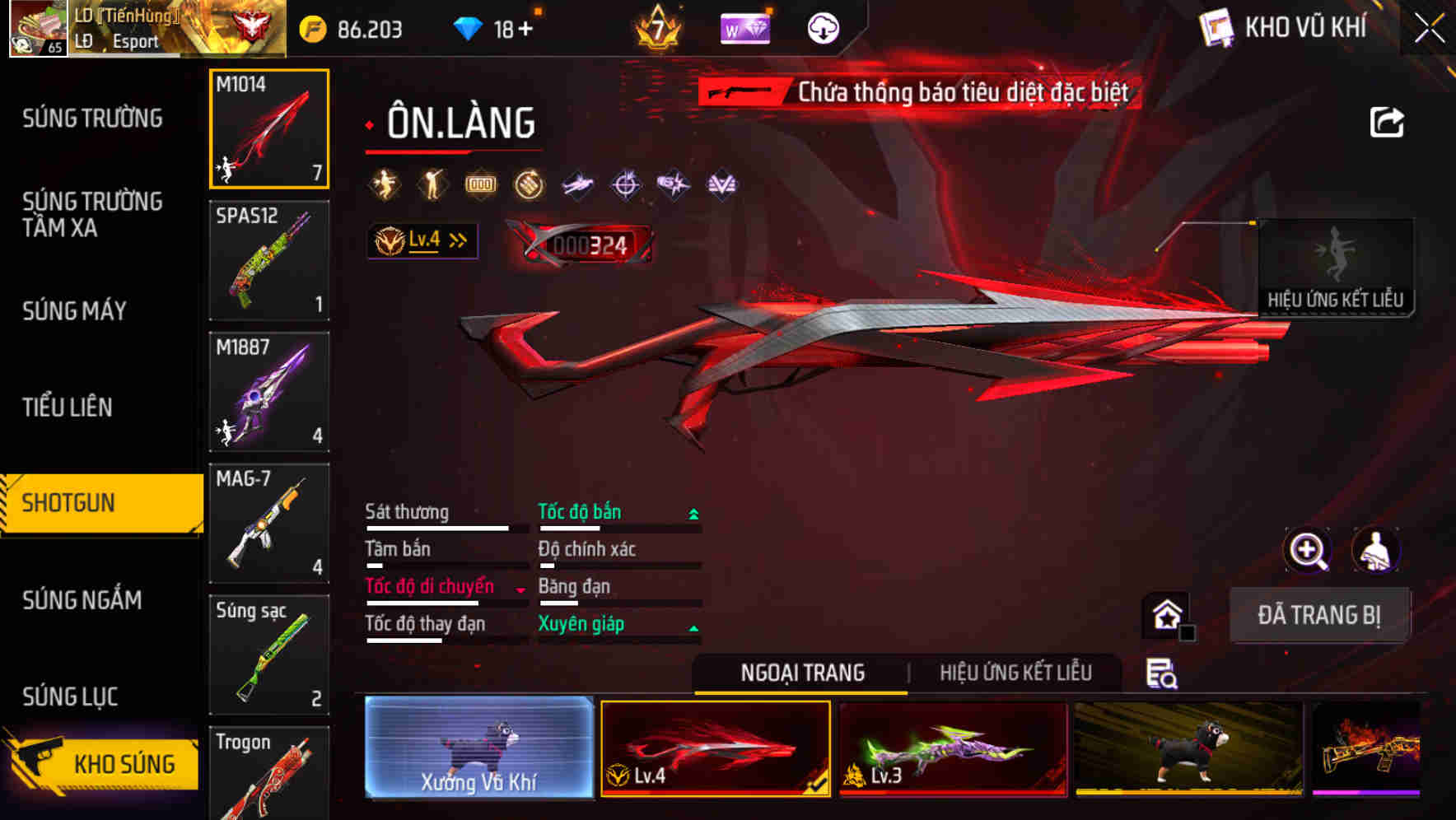
Task: Open the weekly membership W-diamond icon
Action: pos(744,27)
